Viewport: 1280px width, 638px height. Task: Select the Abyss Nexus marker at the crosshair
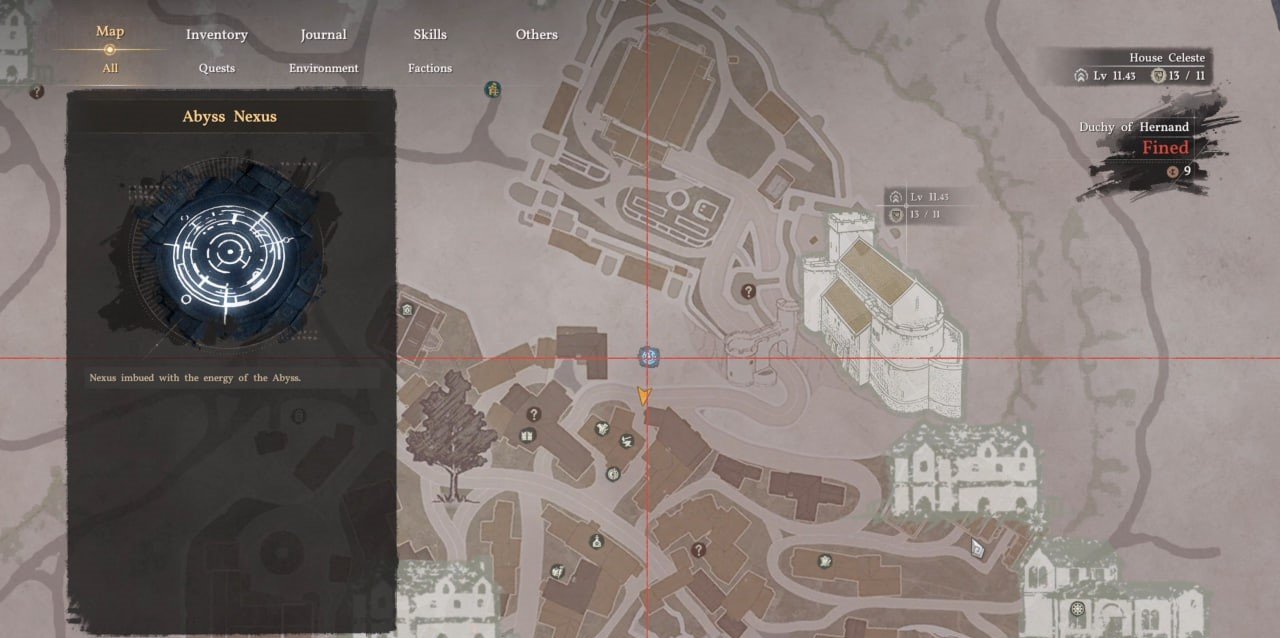(x=647, y=355)
